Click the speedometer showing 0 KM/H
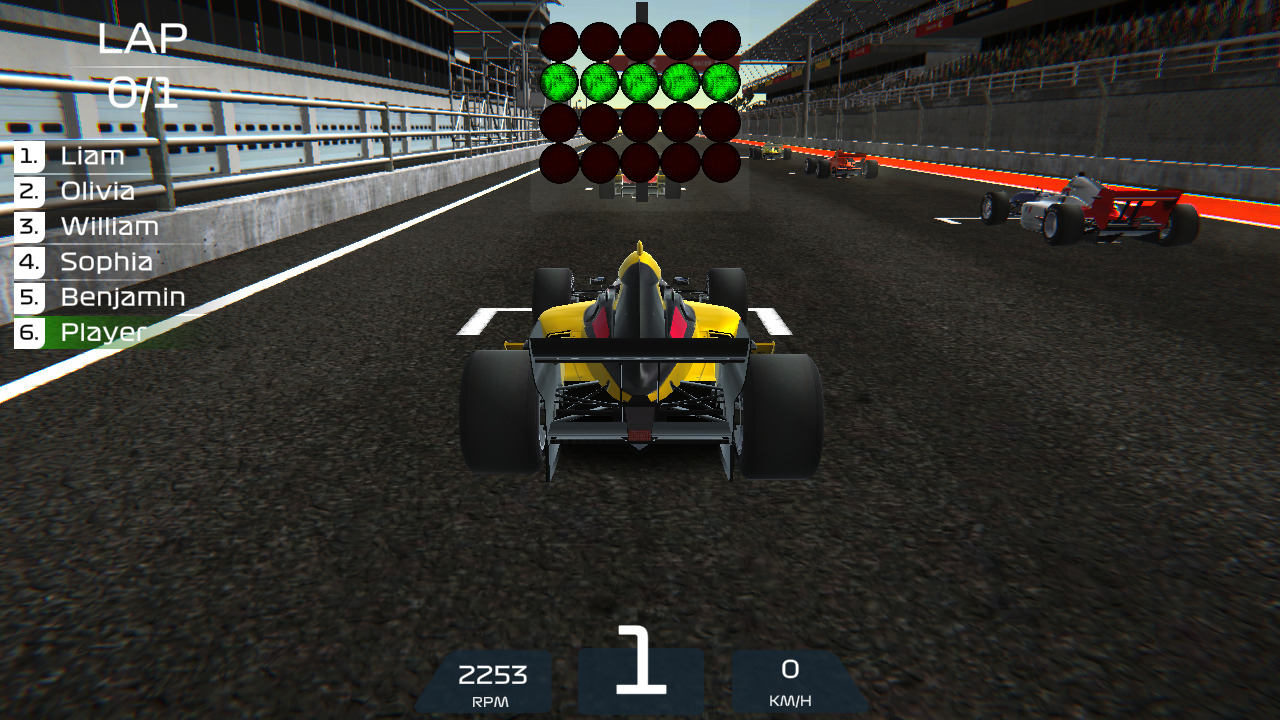This screenshot has width=1280, height=720. tap(793, 681)
